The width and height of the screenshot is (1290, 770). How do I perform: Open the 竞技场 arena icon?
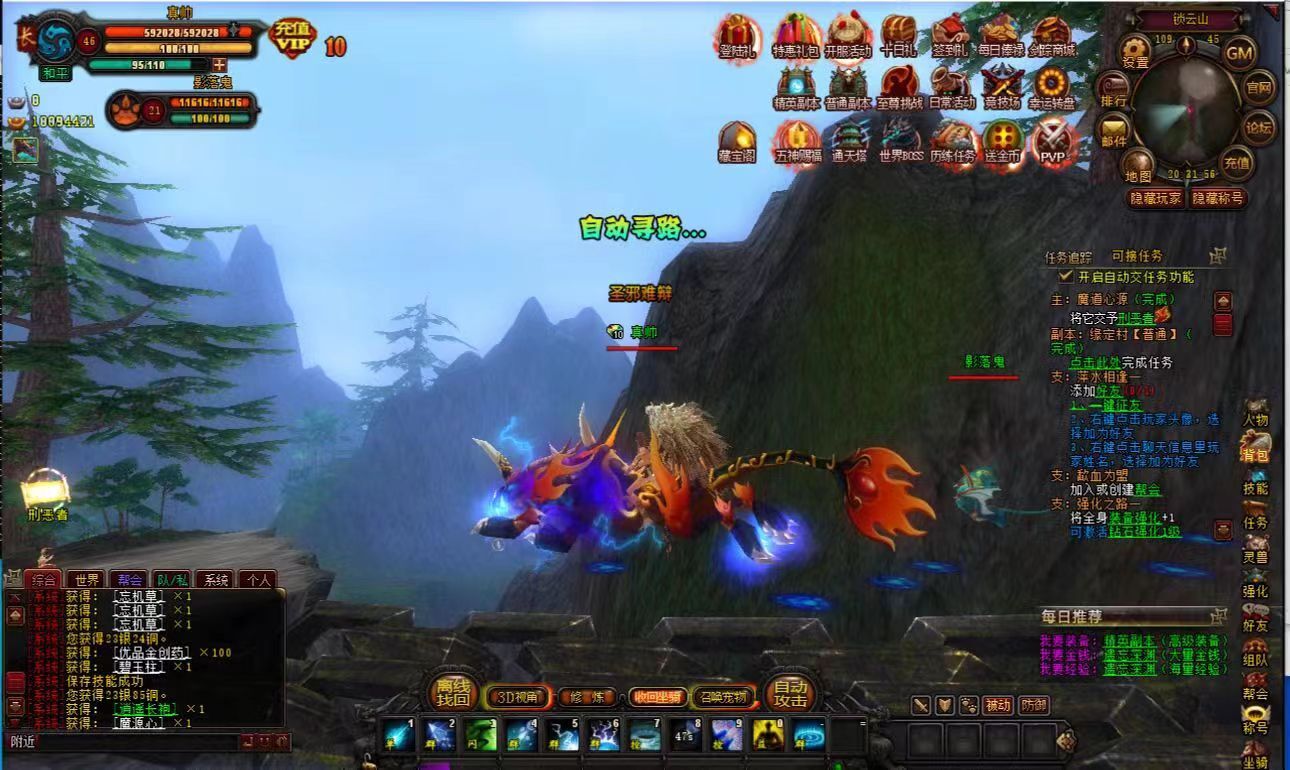click(x=1002, y=86)
